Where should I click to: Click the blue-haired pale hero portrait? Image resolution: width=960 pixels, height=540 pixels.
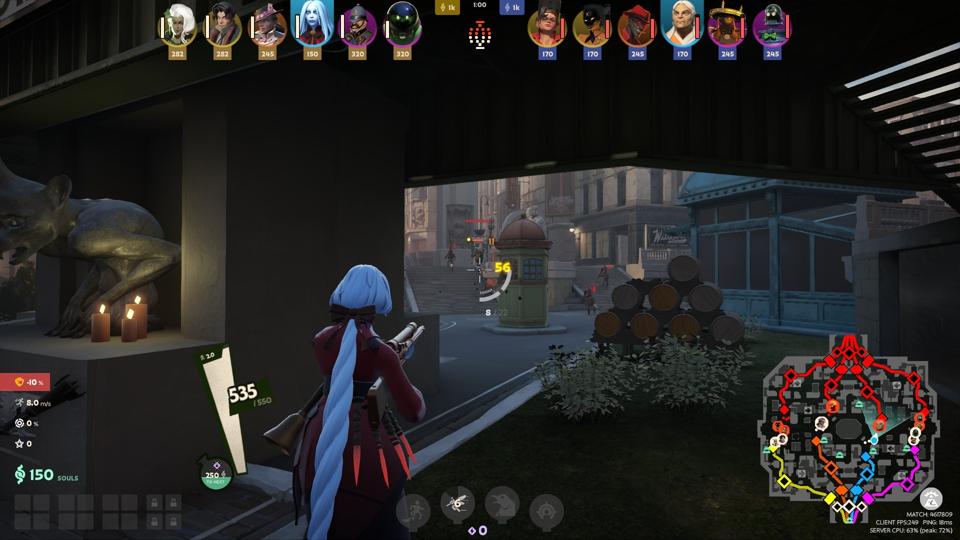(x=312, y=23)
